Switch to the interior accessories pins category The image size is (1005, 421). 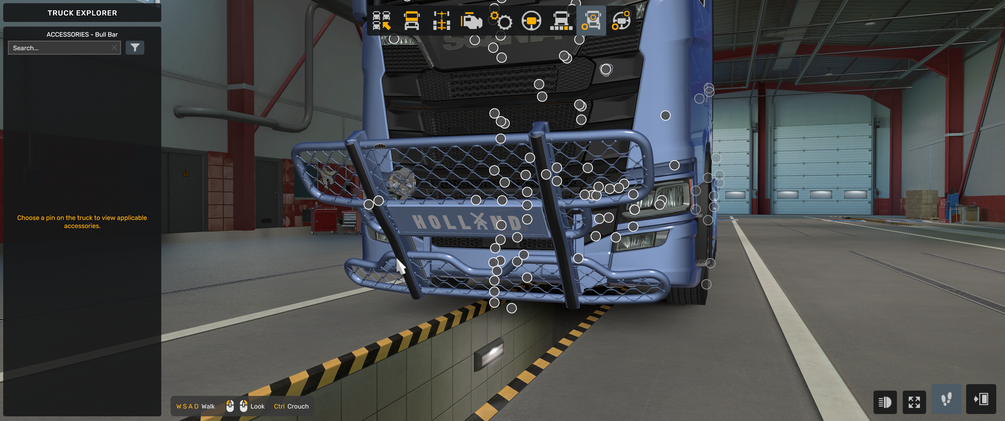pyautogui.click(x=621, y=20)
